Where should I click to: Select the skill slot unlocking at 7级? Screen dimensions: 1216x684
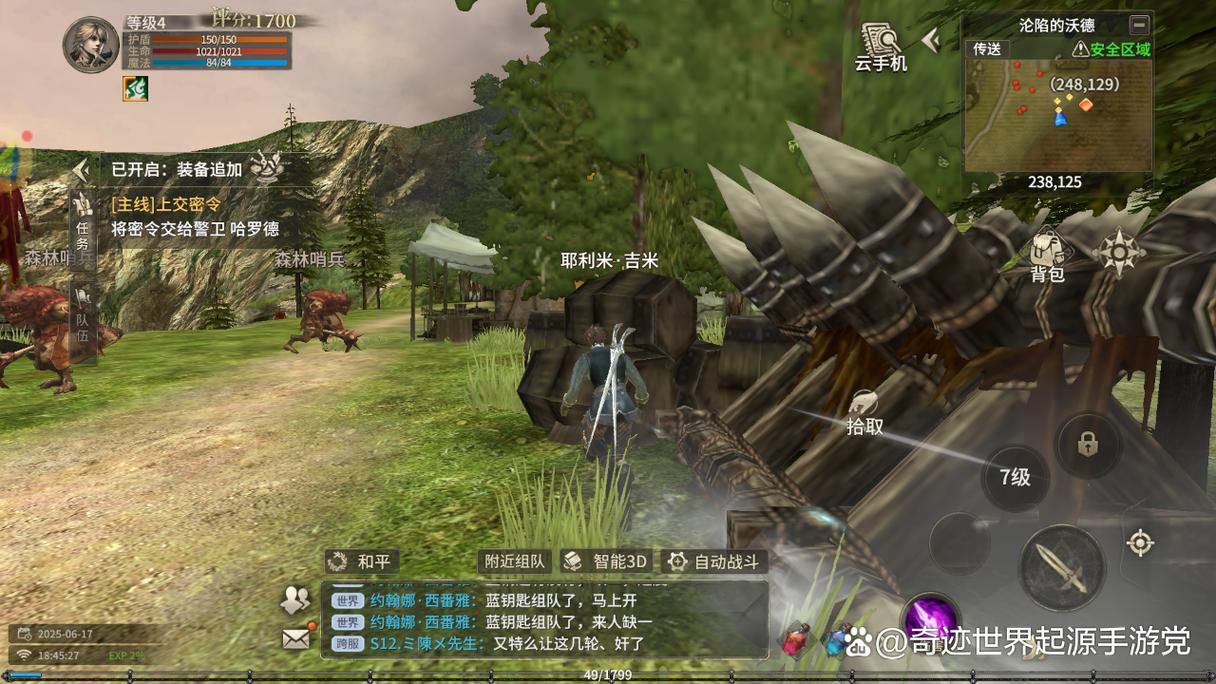pos(1015,477)
